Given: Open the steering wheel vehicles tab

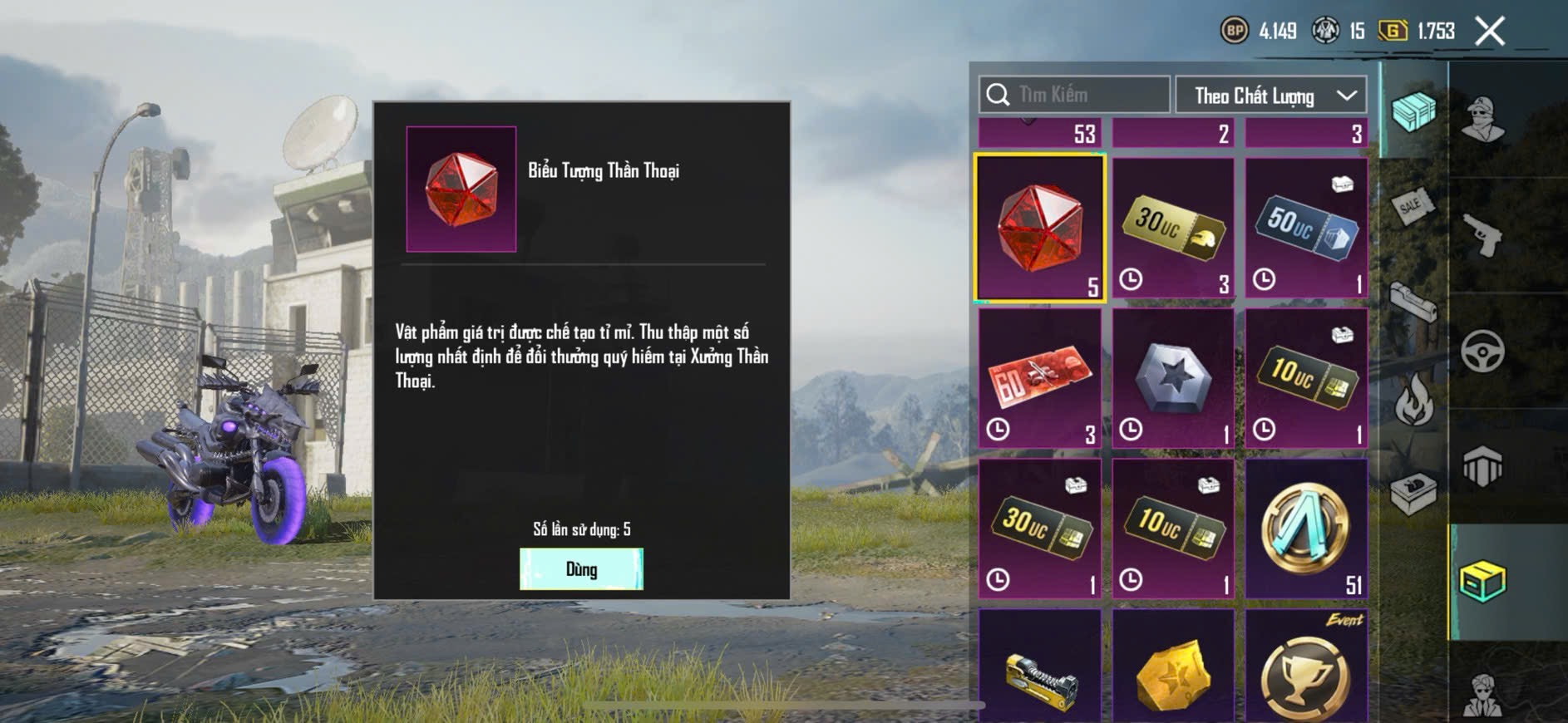Looking at the screenshot, I should 1483,351.
